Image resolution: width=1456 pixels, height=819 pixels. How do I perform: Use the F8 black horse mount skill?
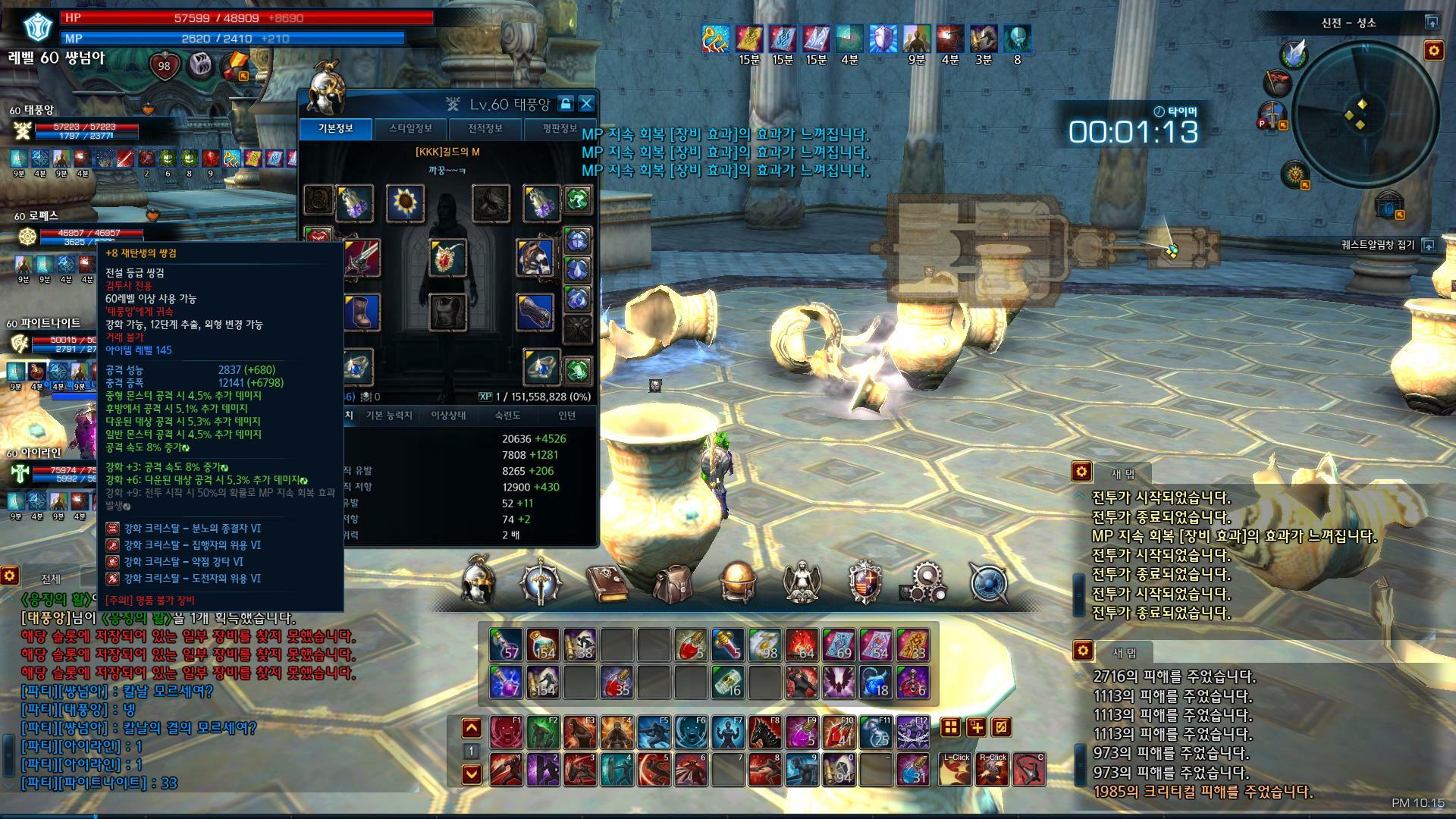click(x=765, y=732)
